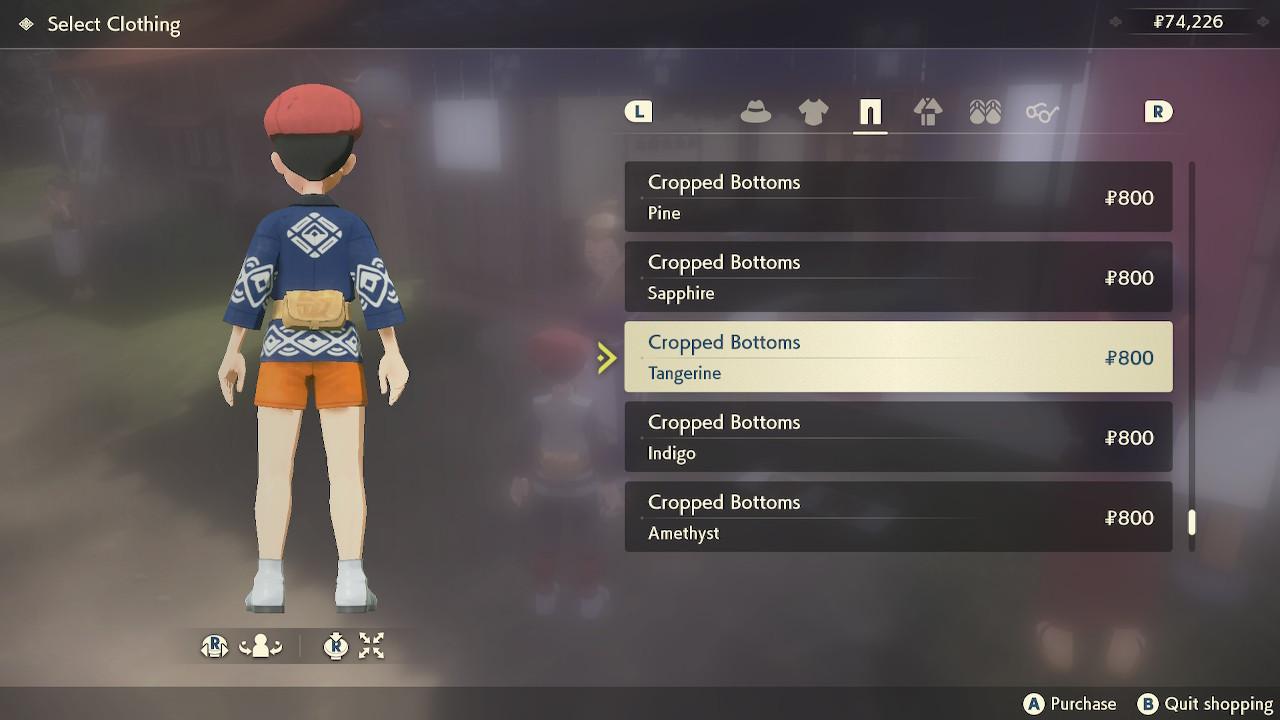Open the sandals footwear tab
The width and height of the screenshot is (1280, 720).
point(985,112)
